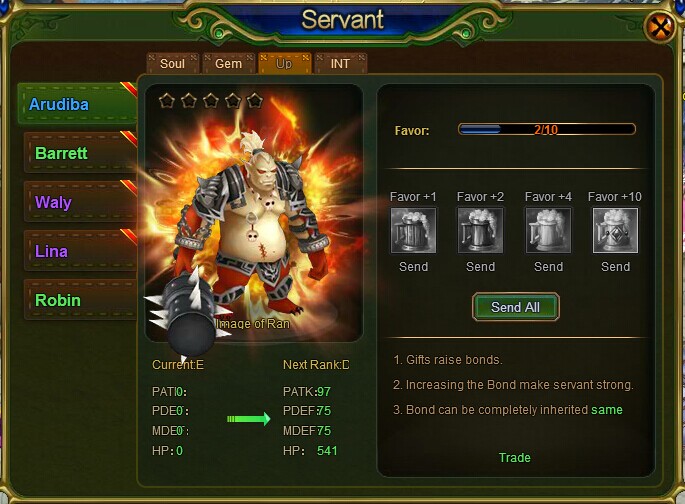Choose the Favor +4 gift mug
The height and width of the screenshot is (504, 685).
click(x=548, y=230)
